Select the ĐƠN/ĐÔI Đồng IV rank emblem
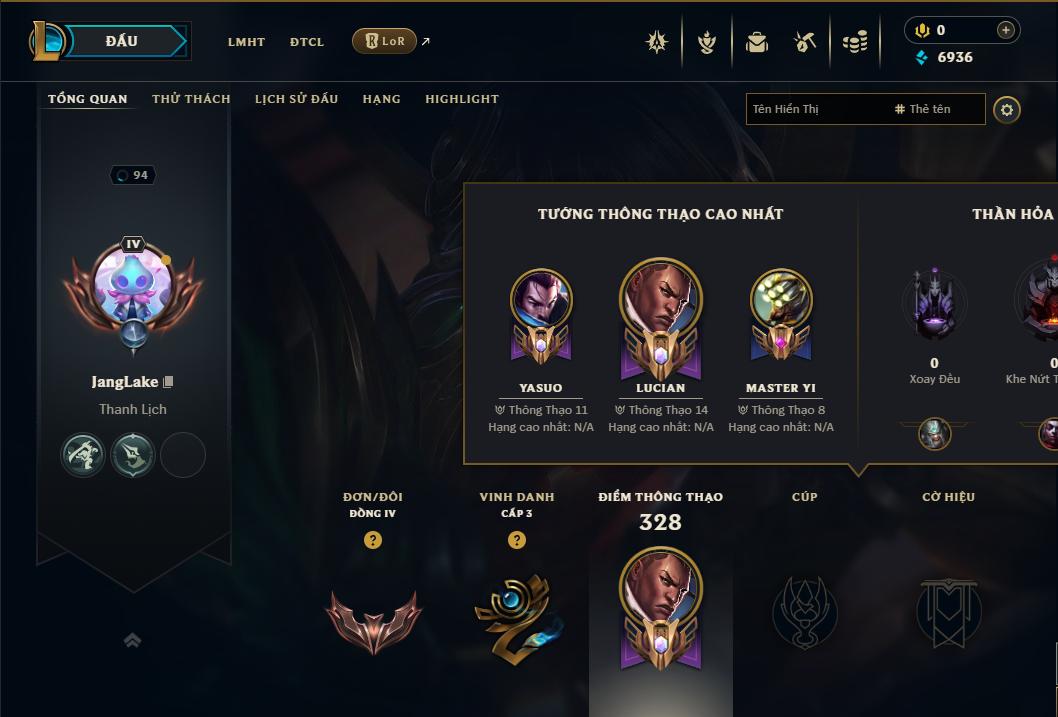 click(373, 619)
